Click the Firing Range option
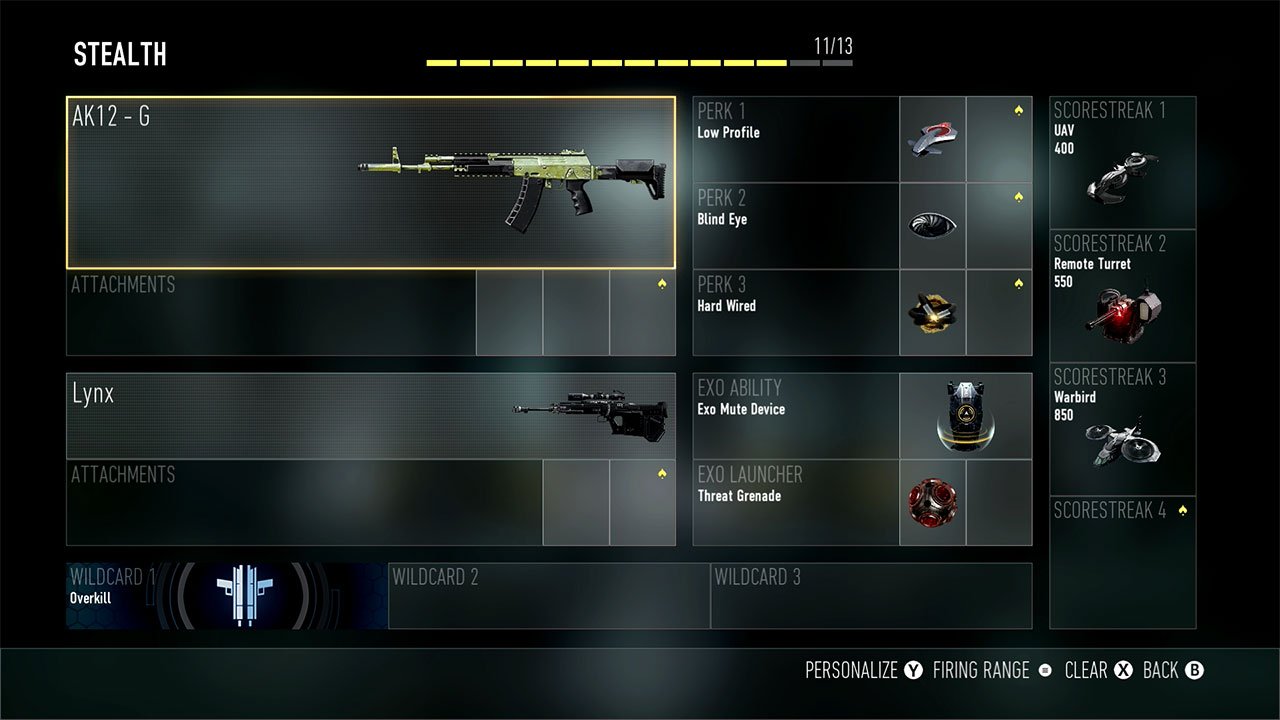 tap(978, 670)
